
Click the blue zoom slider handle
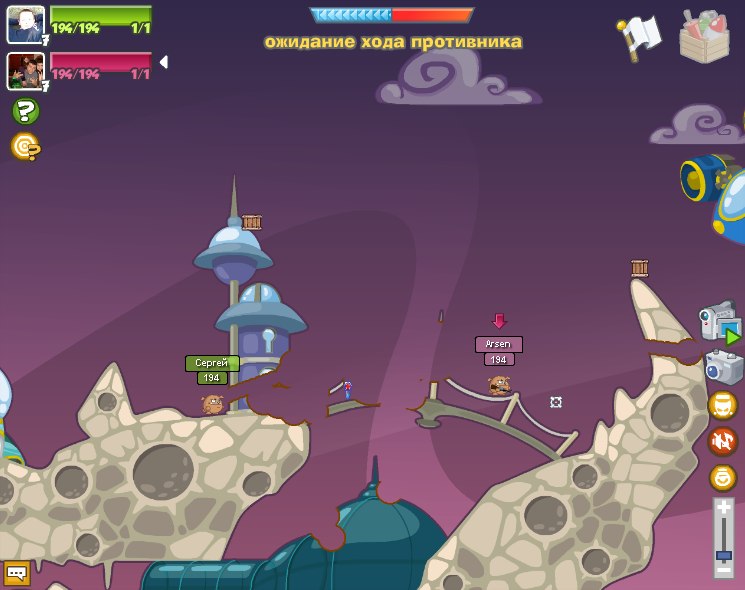(x=723, y=555)
